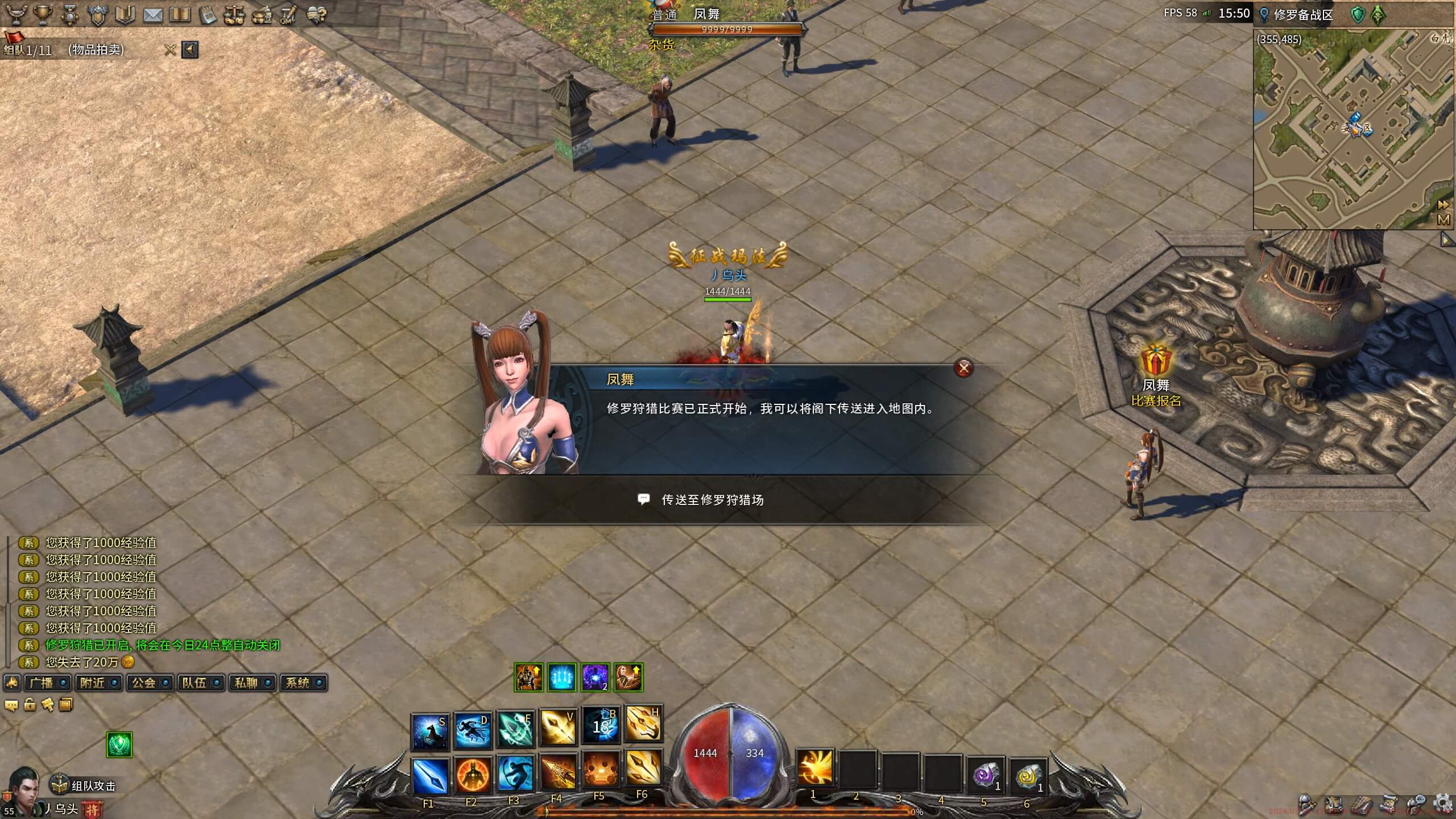This screenshot has height=819, width=1456.
Task: Activate the fire phoenix skill in slot 1
Action: (x=814, y=768)
